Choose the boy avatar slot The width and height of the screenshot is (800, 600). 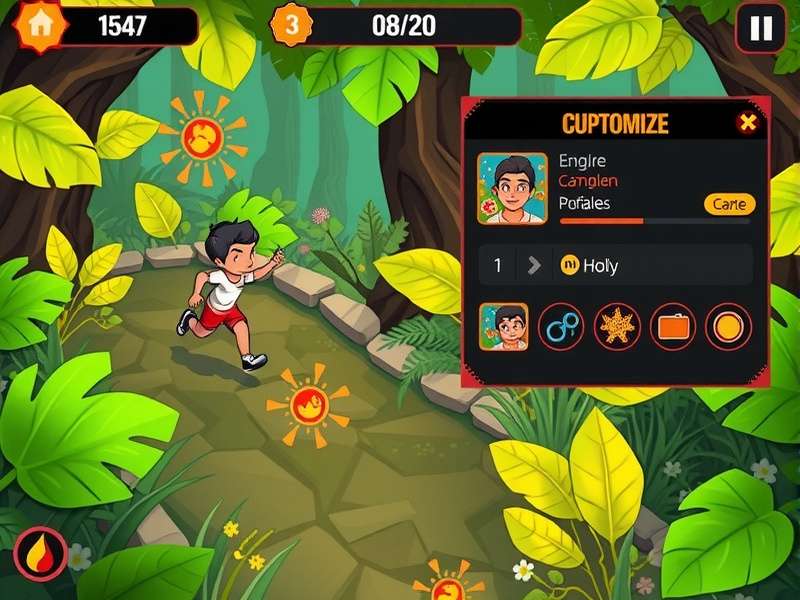(504, 326)
